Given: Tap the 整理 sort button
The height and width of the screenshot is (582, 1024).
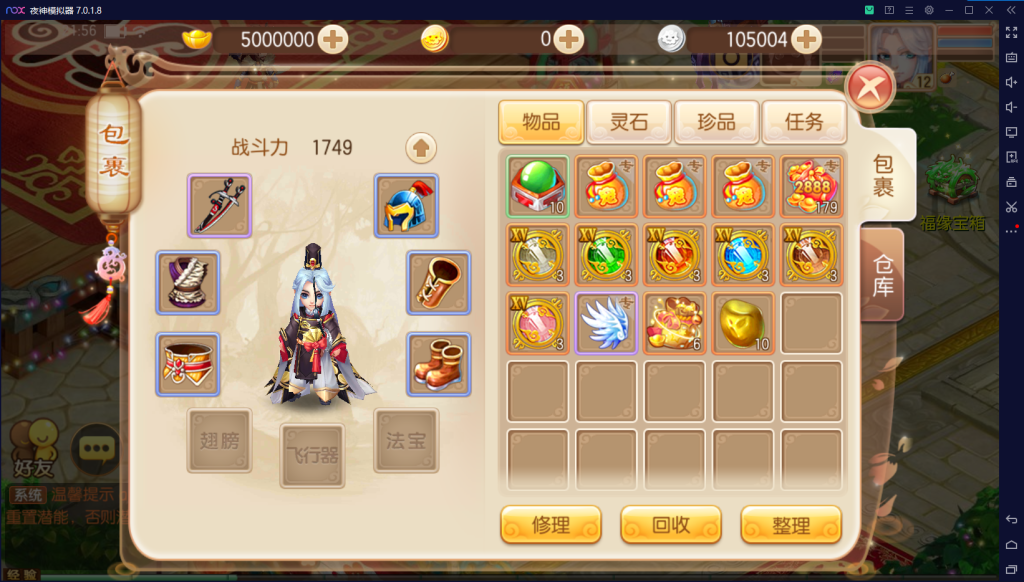Looking at the screenshot, I should [x=791, y=524].
